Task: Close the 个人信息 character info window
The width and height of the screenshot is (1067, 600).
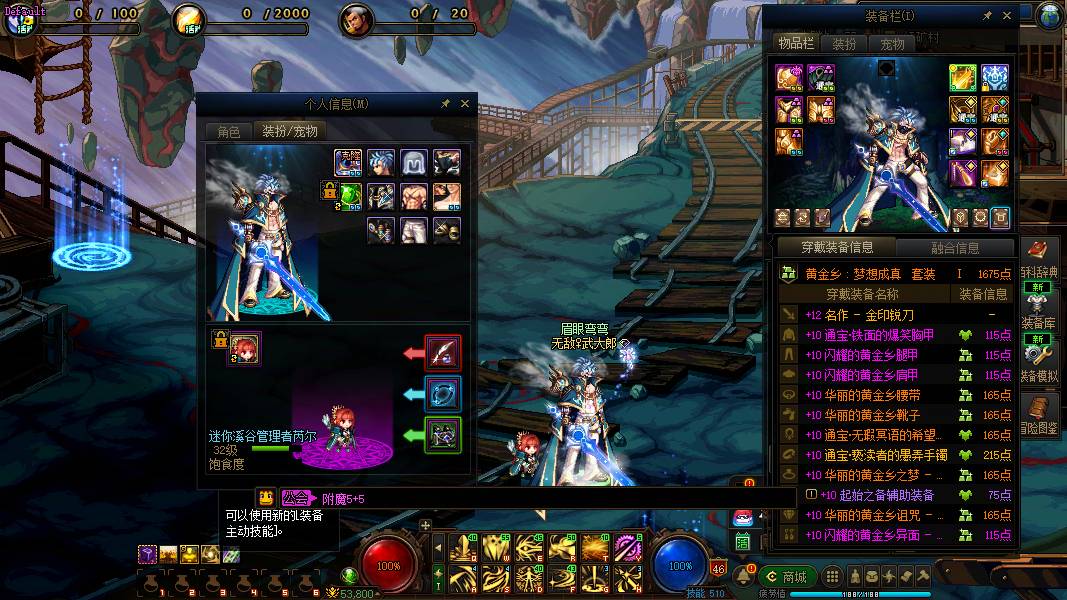Action: tap(465, 103)
